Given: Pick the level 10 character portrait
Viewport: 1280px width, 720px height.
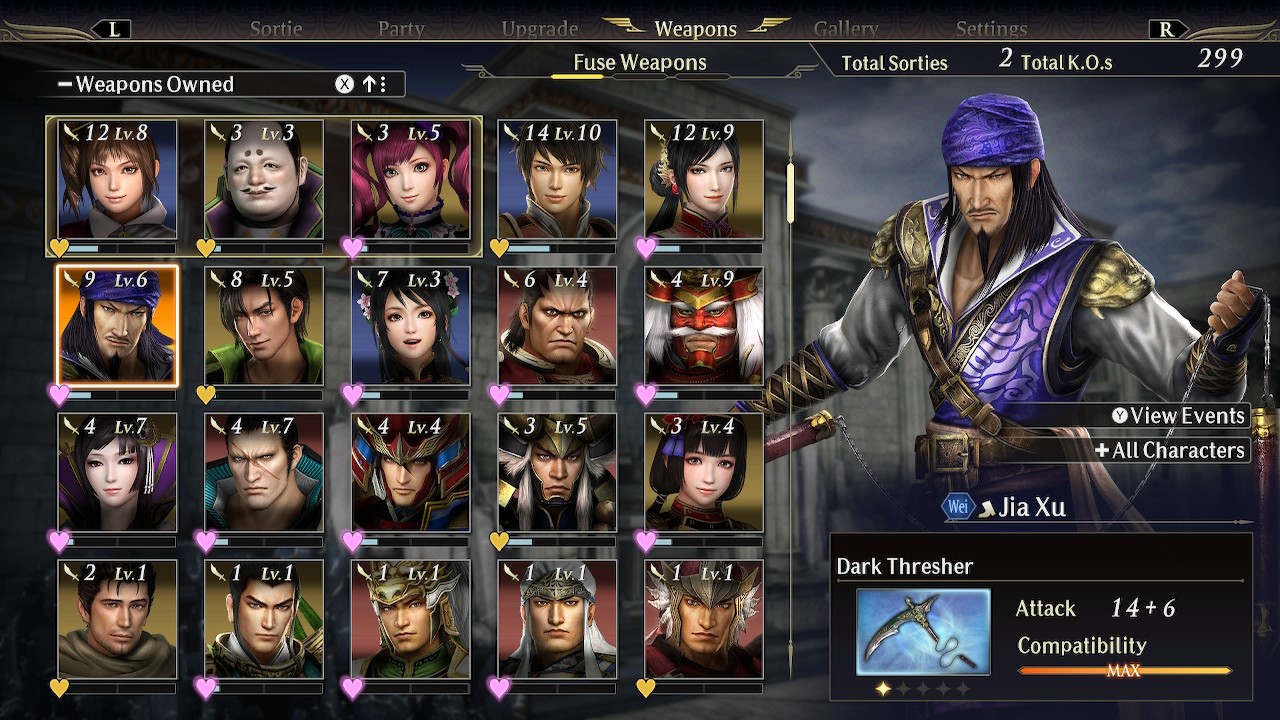Looking at the screenshot, I should click(x=557, y=180).
